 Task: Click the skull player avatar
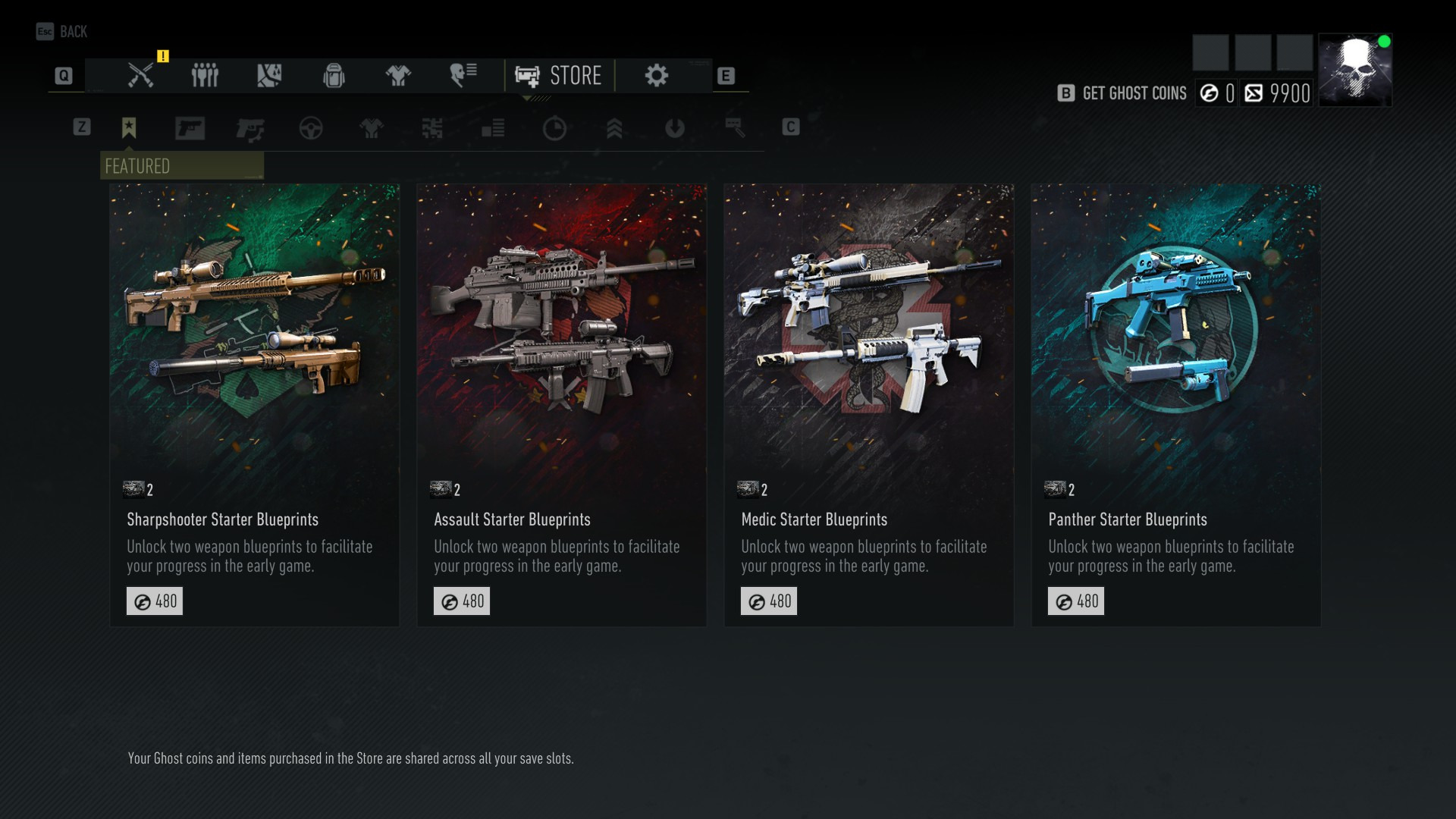point(1354,70)
